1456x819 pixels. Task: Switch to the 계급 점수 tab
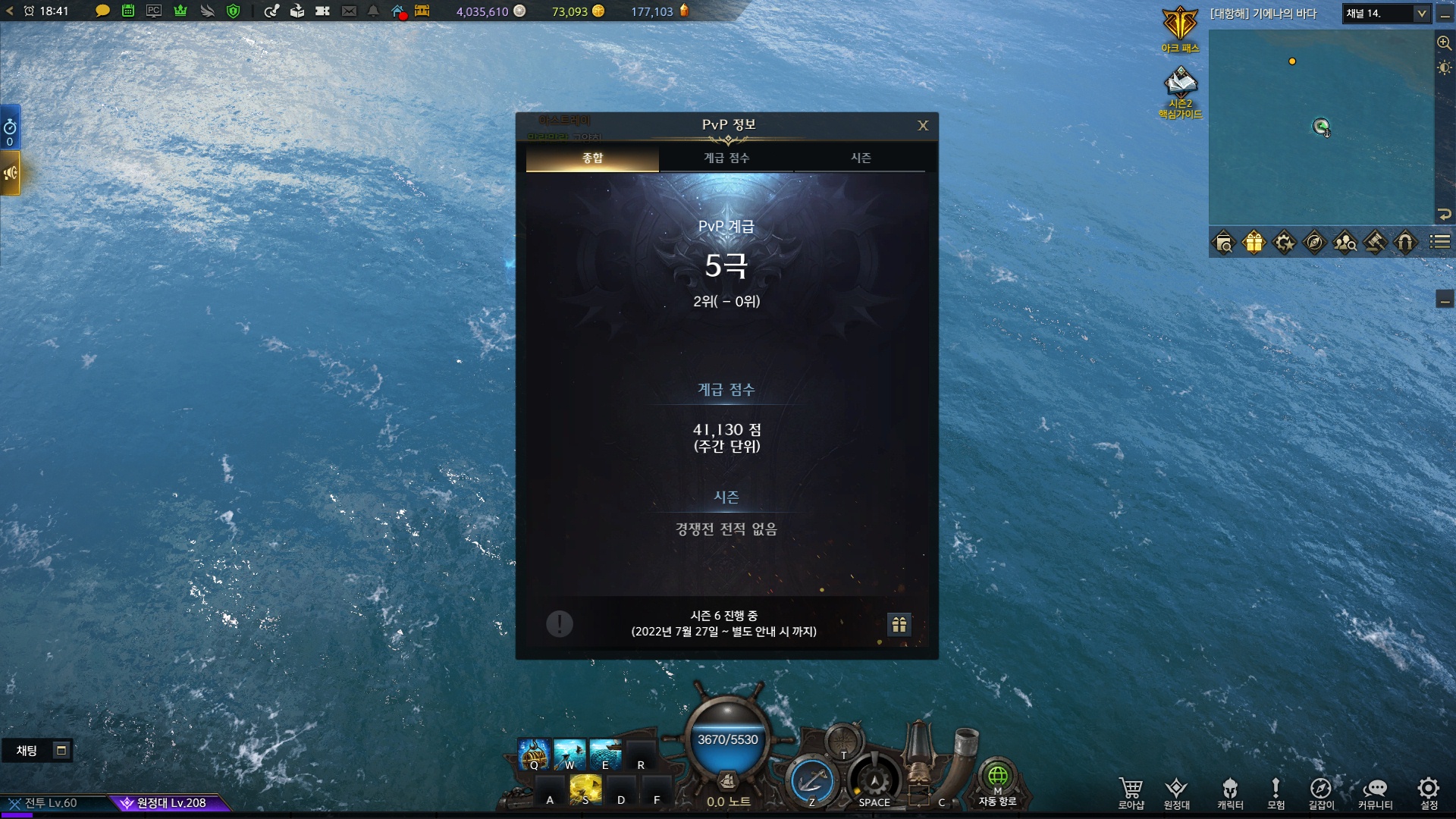coord(726,158)
